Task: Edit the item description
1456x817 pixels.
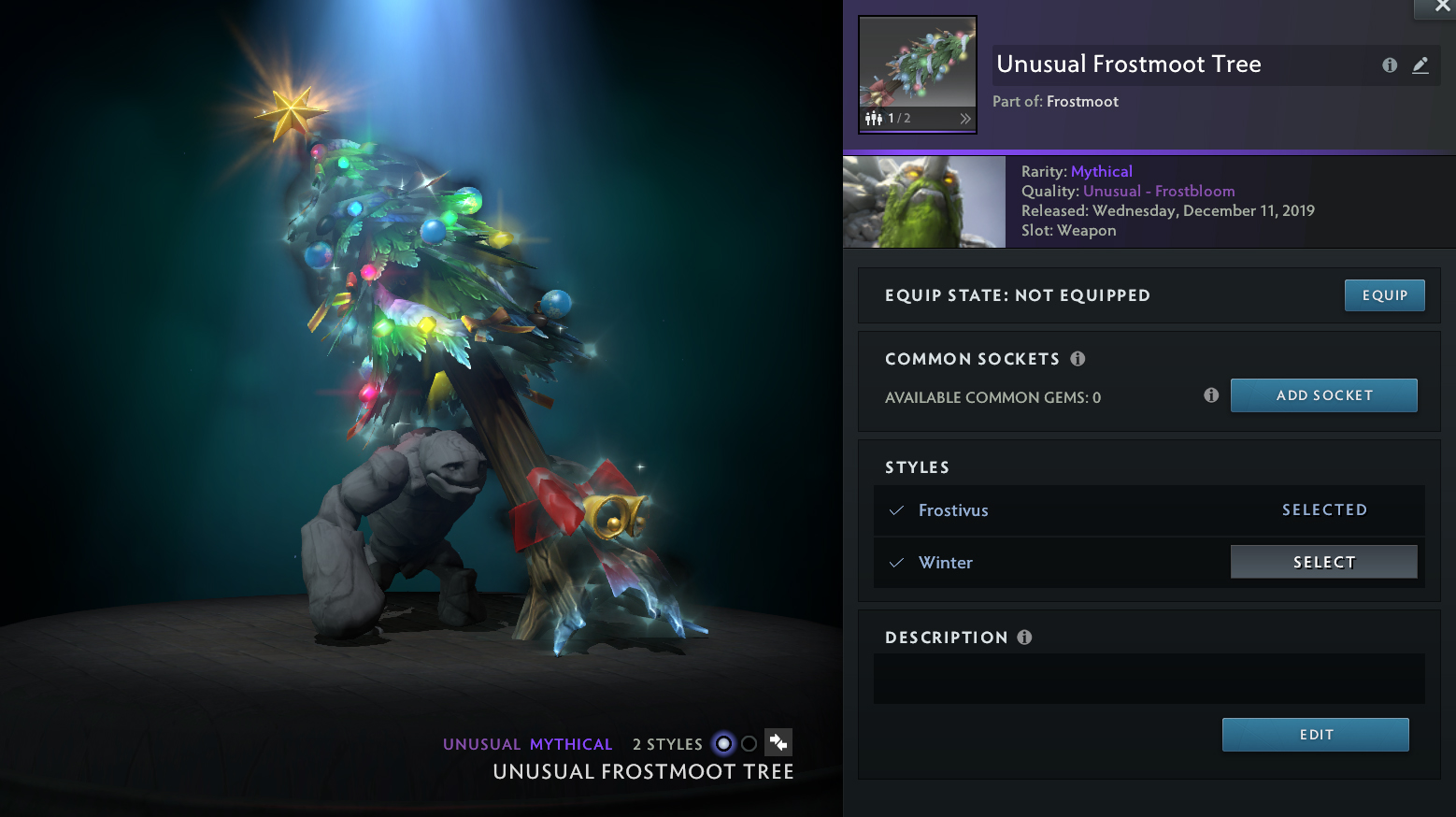Action: (x=1315, y=735)
